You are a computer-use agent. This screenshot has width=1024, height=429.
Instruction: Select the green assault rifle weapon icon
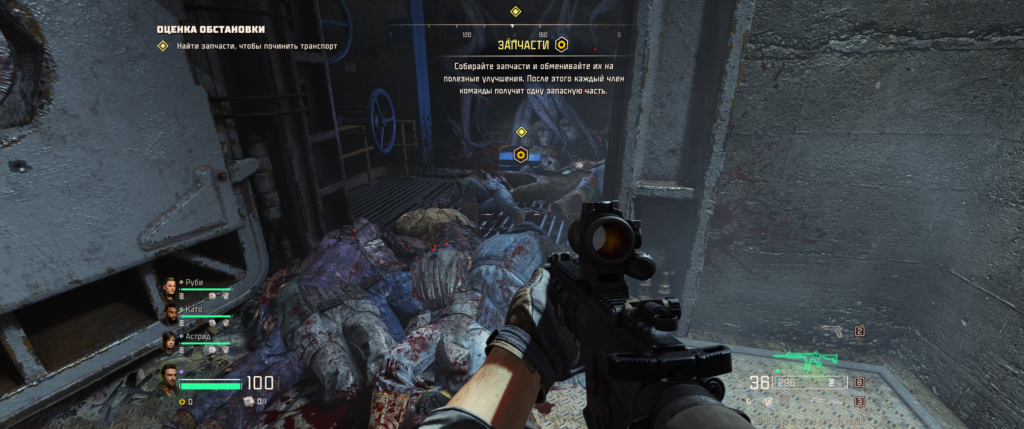pyautogui.click(x=805, y=360)
